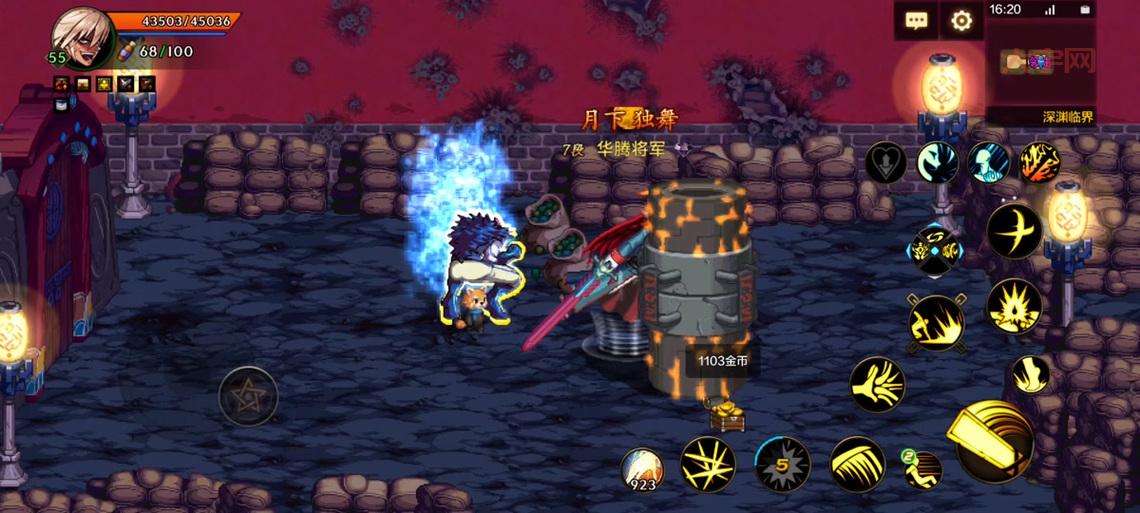1140x513 pixels.
Task: Activate the ground-smash skill with crossed swords
Action: coord(936,323)
